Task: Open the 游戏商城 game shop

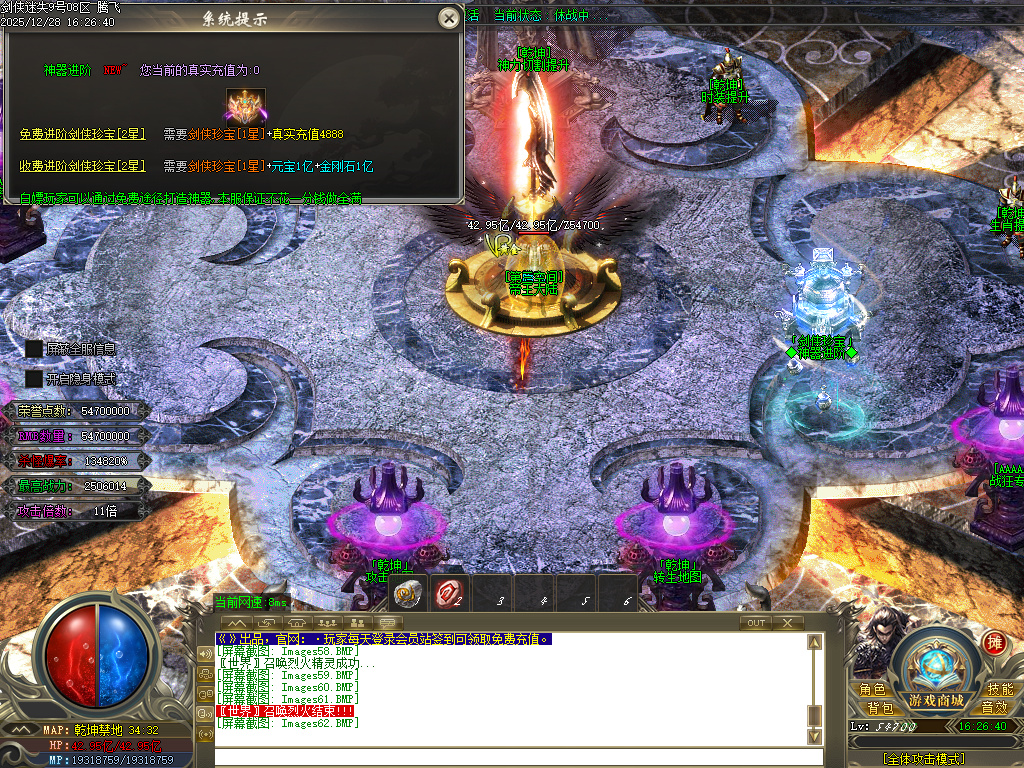Action: (x=936, y=700)
